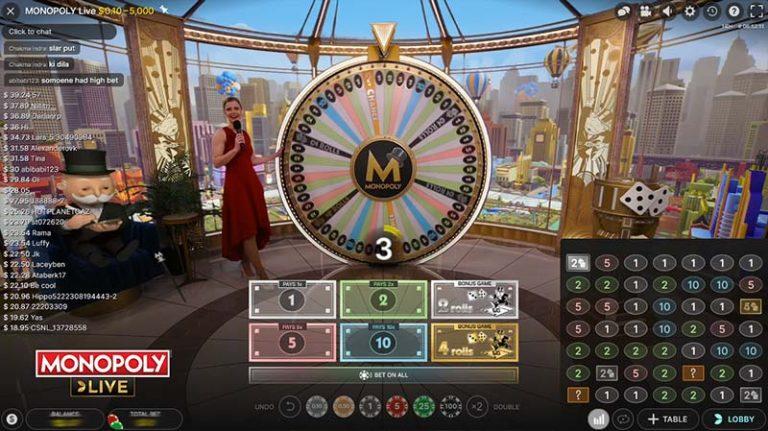Show the statistics bar chart view
This screenshot has width=768, height=431.
(x=598, y=420)
